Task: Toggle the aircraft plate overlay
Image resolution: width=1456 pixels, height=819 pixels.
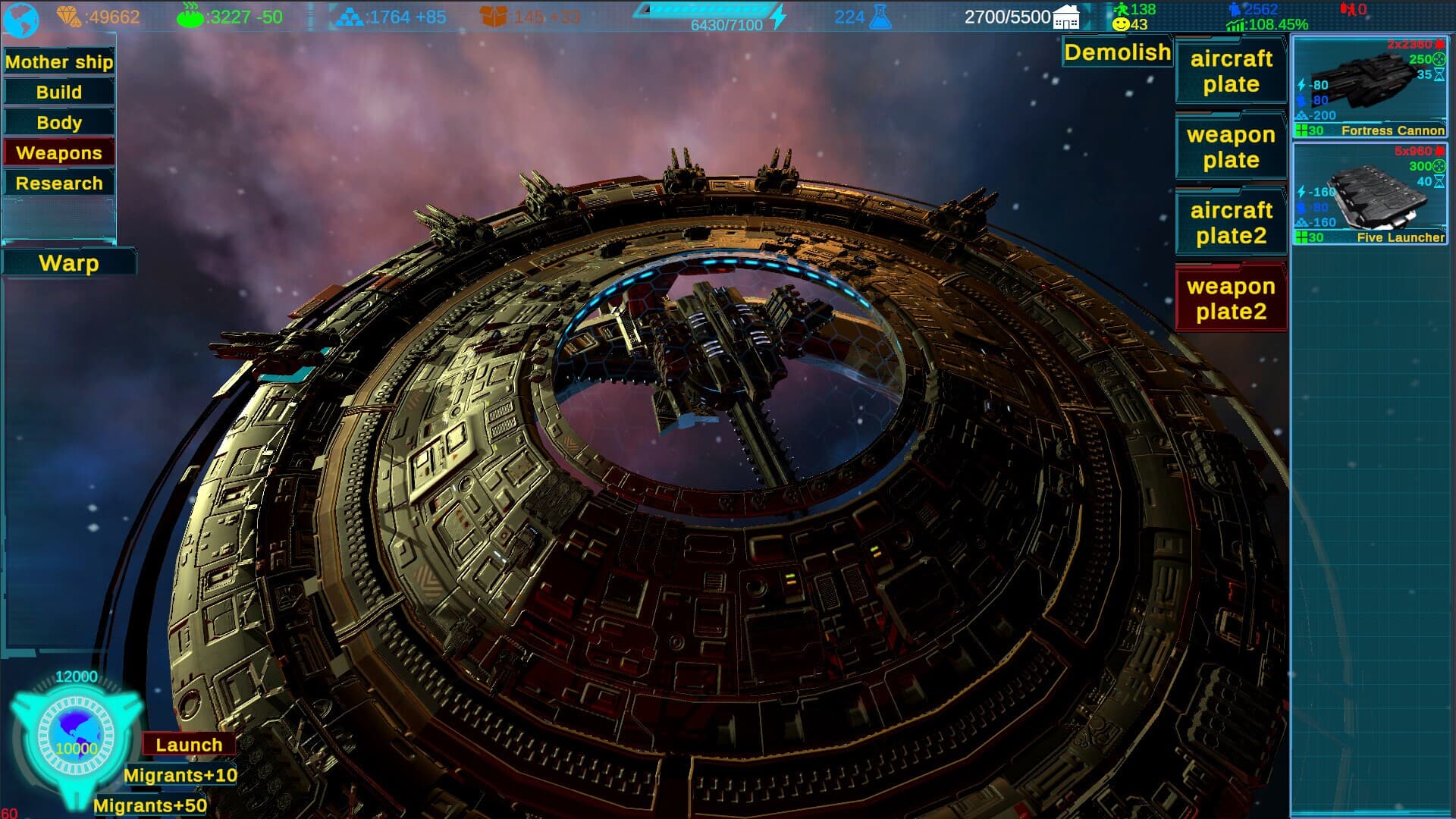Action: pyautogui.click(x=1230, y=72)
